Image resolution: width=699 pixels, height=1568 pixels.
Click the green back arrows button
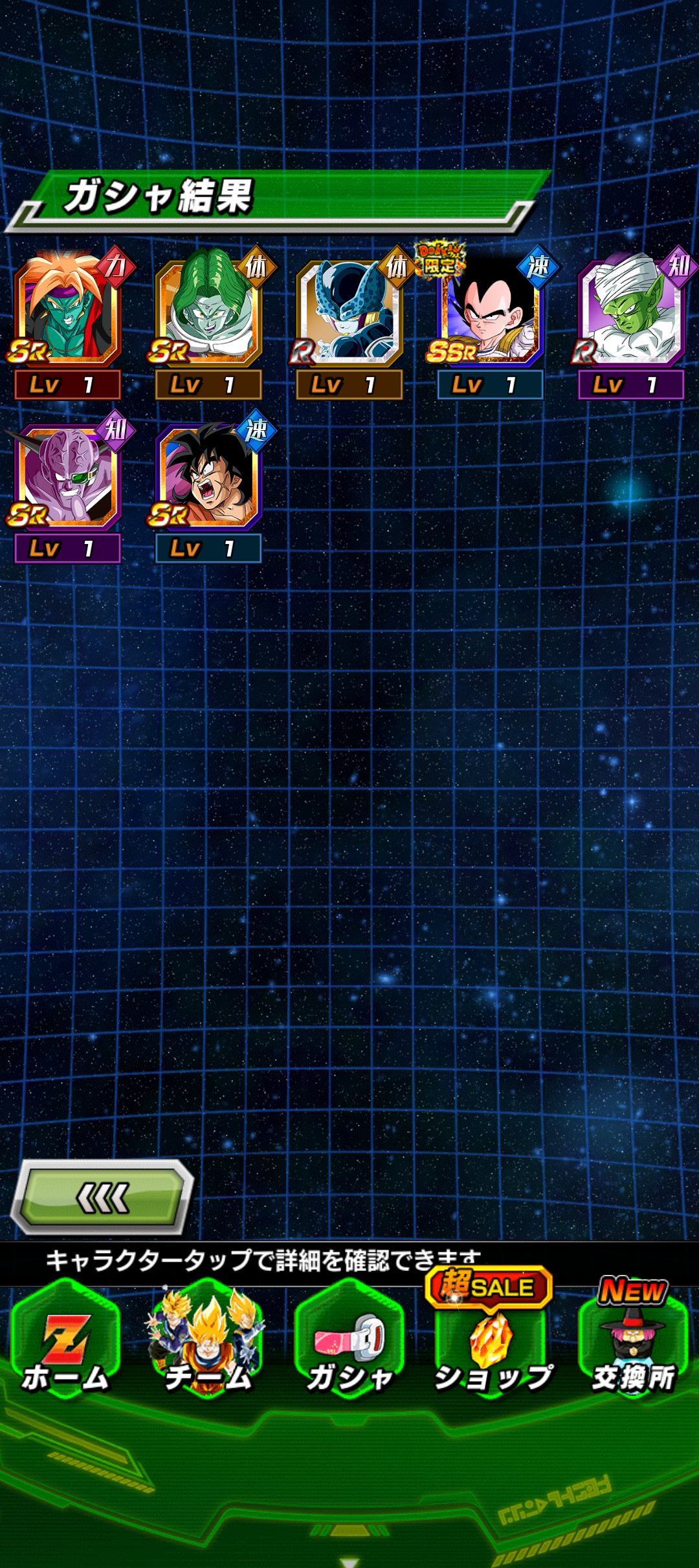104,1198
